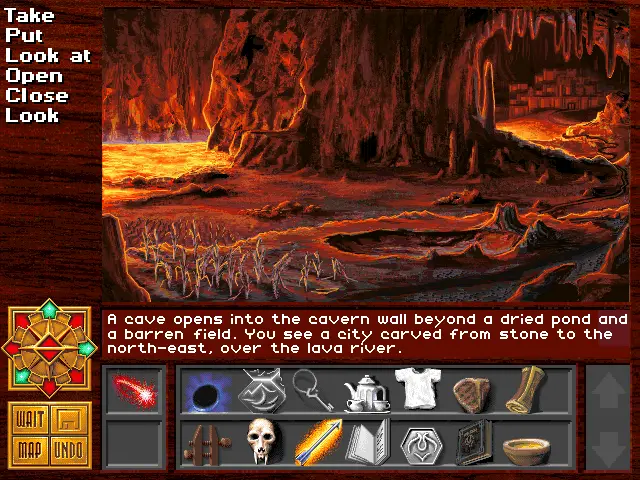Select the red glowing spell icon
640x480 pixels.
[133, 390]
